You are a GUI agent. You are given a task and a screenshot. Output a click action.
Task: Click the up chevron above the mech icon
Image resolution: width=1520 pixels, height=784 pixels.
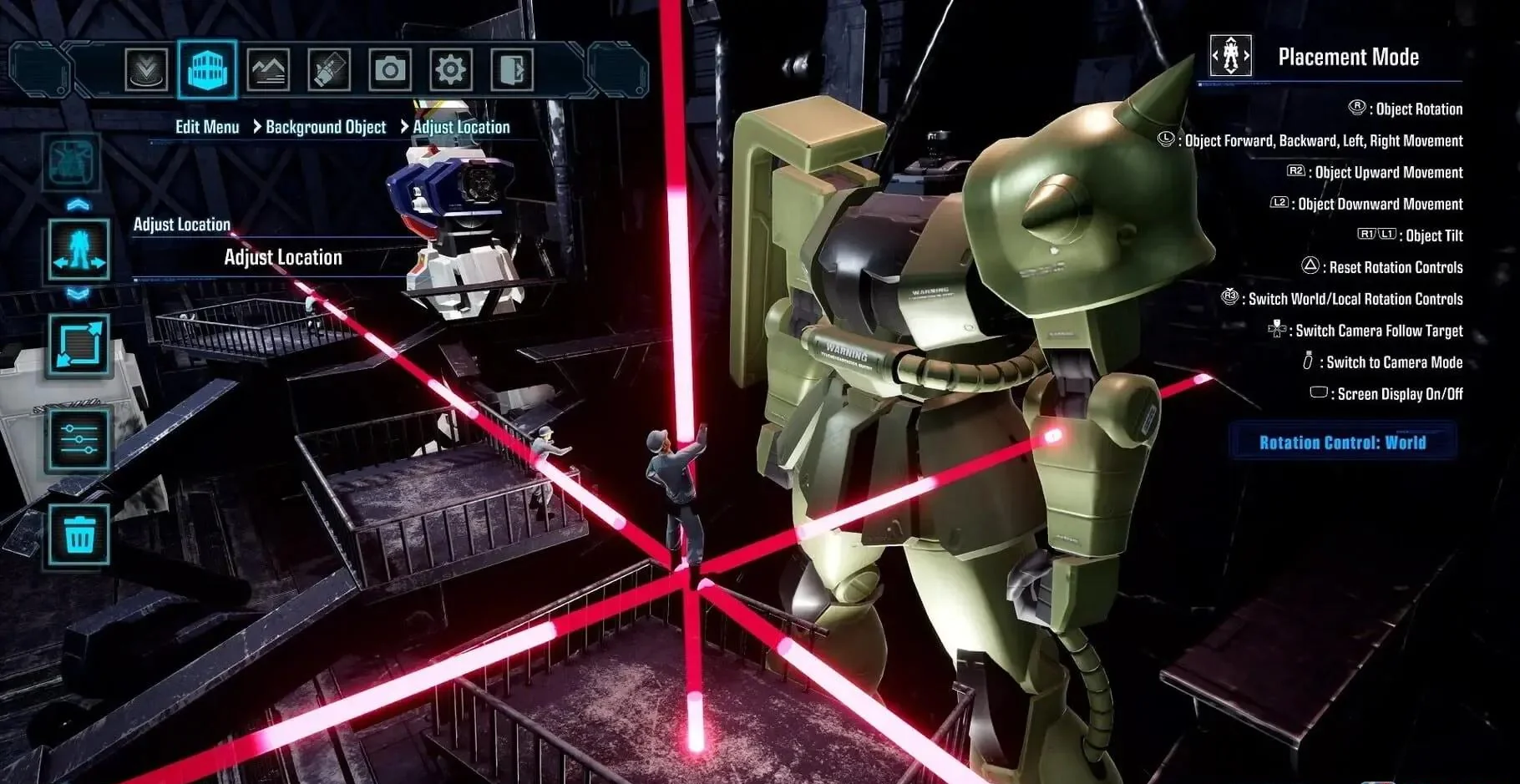pyautogui.click(x=78, y=204)
